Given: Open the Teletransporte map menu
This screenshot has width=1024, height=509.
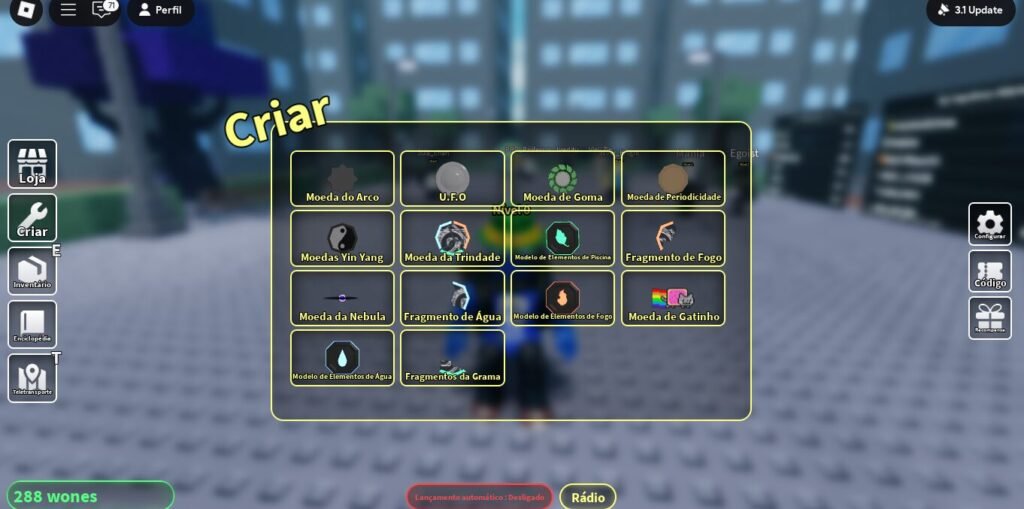Looking at the screenshot, I should click(32, 378).
